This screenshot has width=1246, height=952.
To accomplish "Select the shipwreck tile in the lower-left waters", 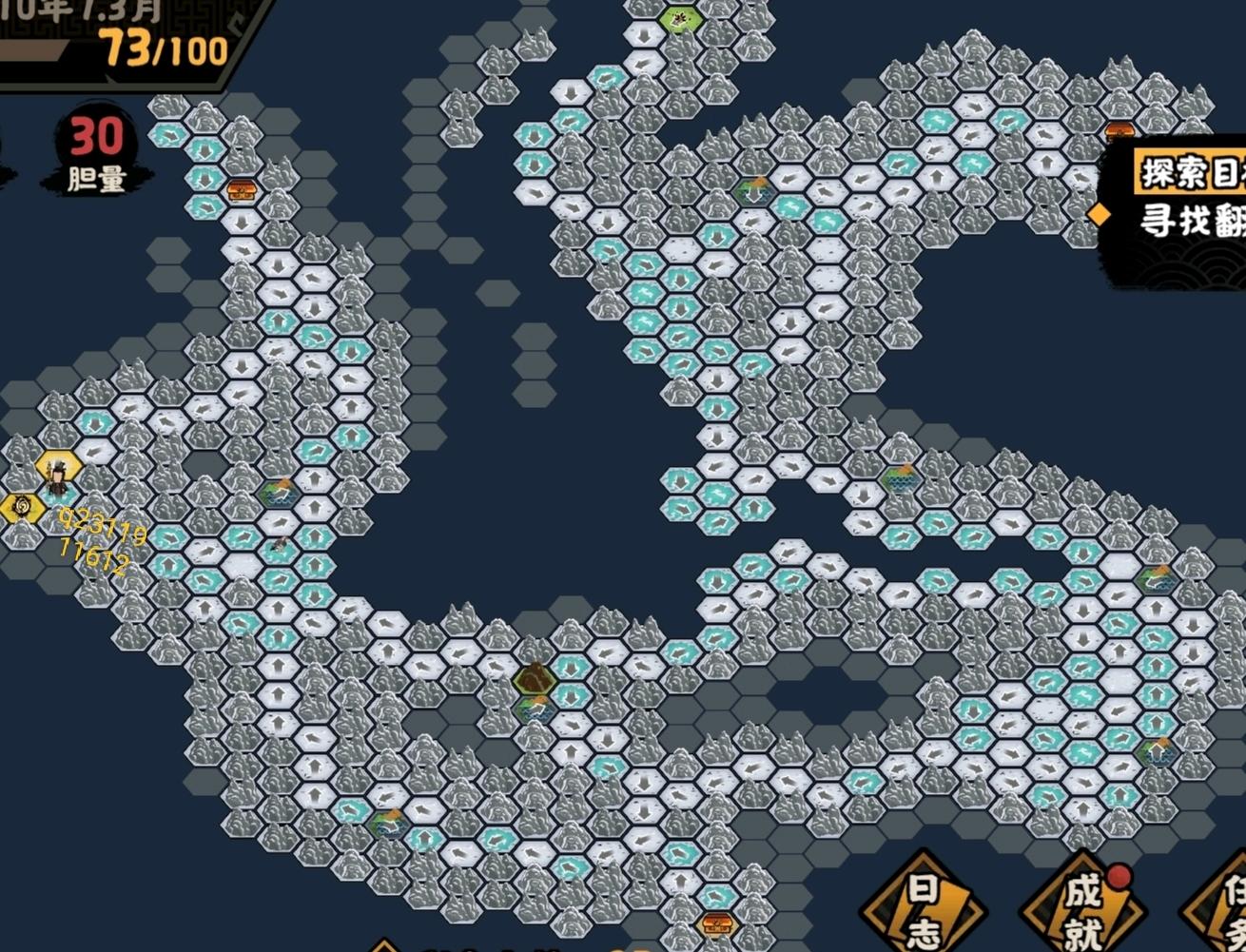I will pyautogui.click(x=280, y=543).
